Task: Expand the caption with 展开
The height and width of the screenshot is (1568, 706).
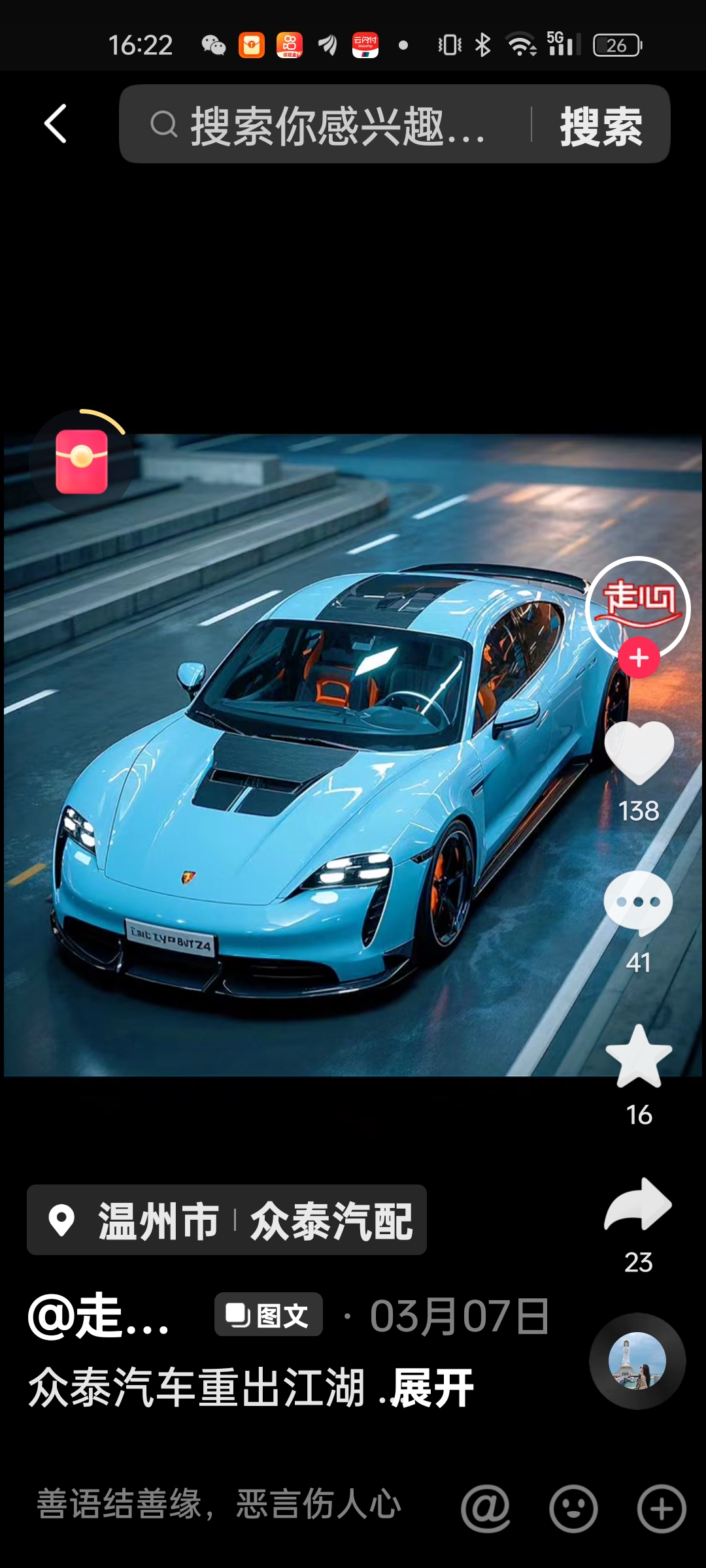Action: pyautogui.click(x=432, y=1388)
